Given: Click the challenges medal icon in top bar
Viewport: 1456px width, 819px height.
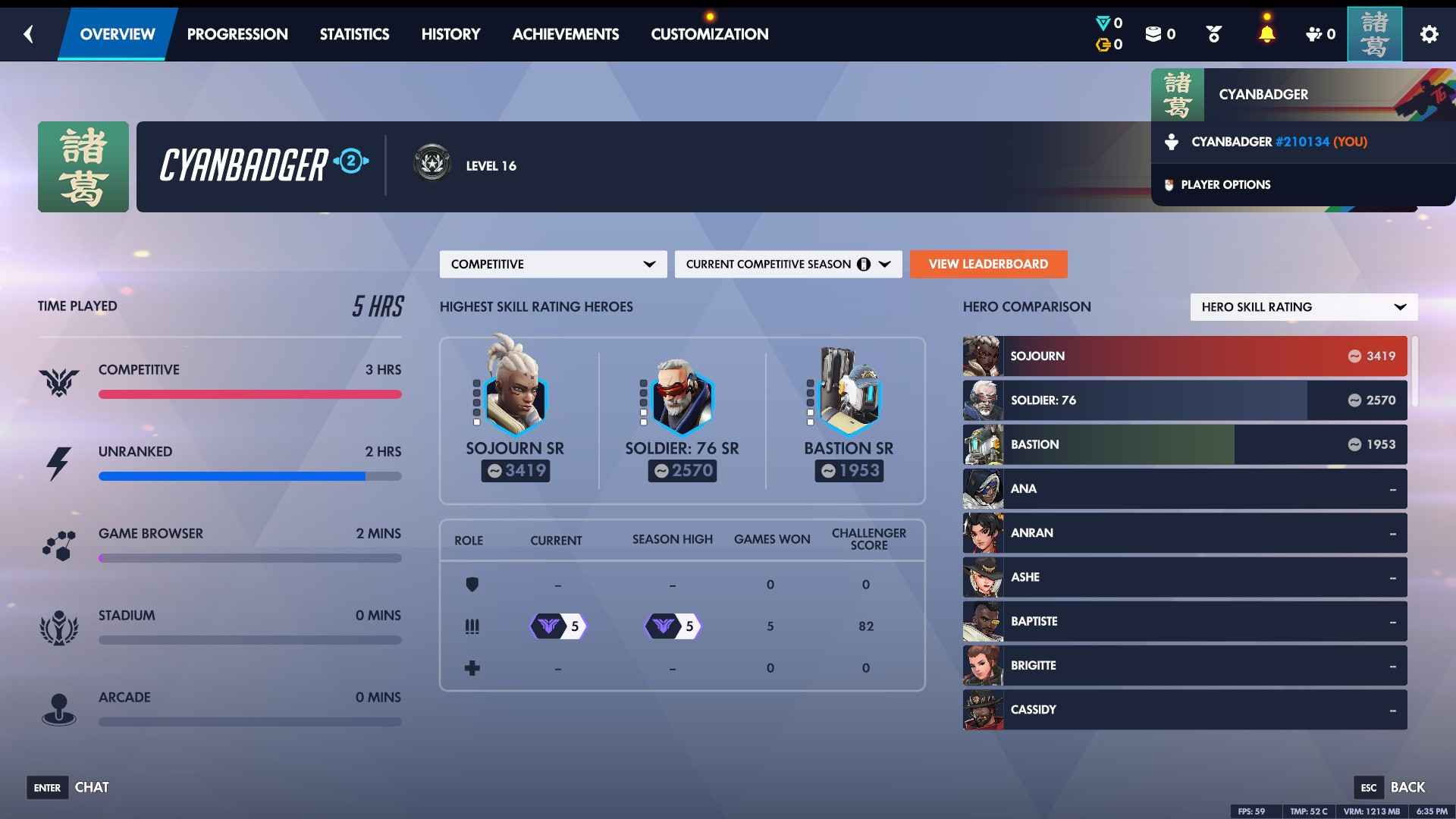Looking at the screenshot, I should point(1214,33).
